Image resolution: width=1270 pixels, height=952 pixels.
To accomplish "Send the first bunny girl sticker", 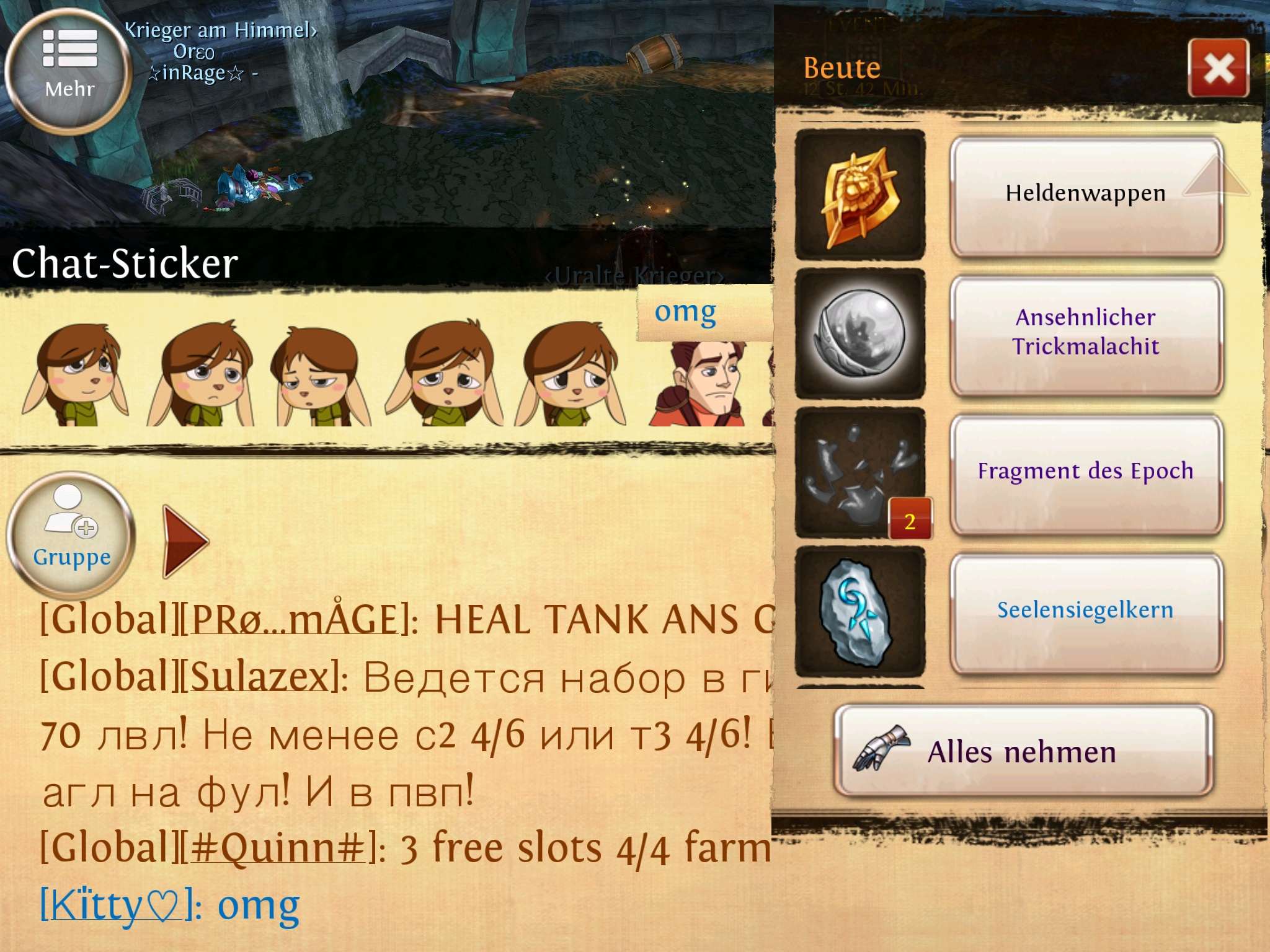I will click(x=76, y=374).
